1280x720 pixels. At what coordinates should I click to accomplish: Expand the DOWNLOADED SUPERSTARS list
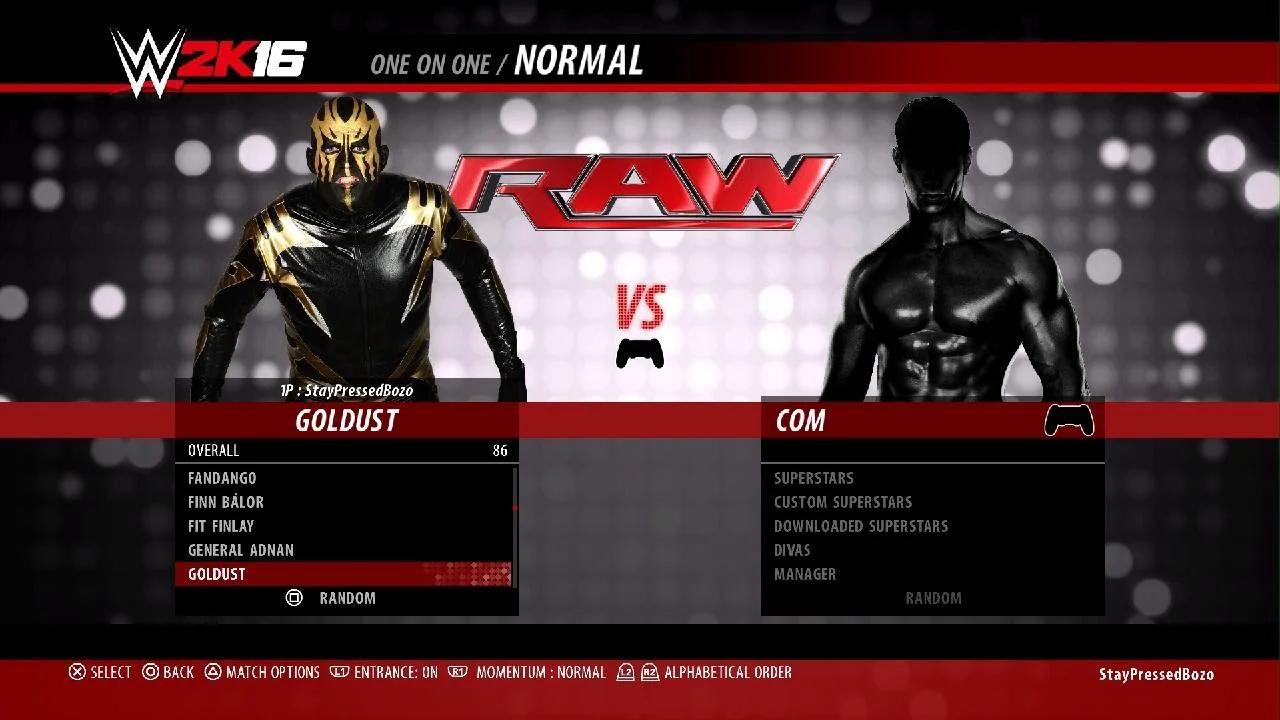point(860,526)
